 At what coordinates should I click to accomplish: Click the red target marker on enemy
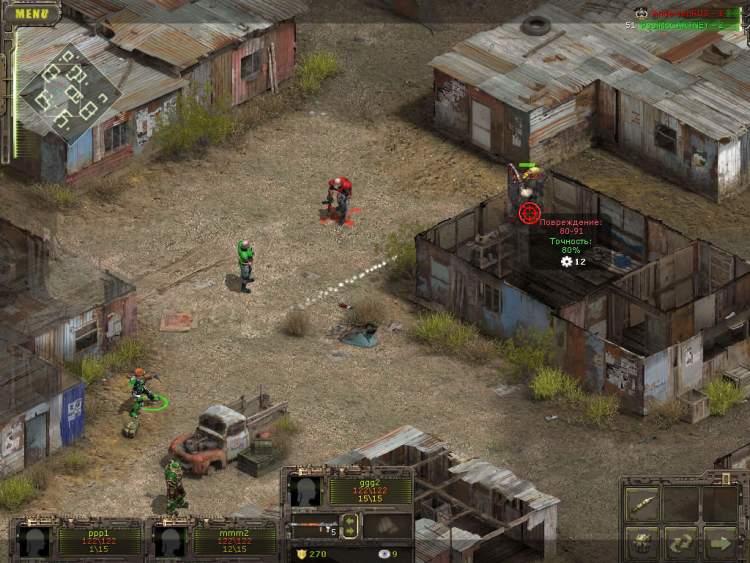[x=529, y=211]
